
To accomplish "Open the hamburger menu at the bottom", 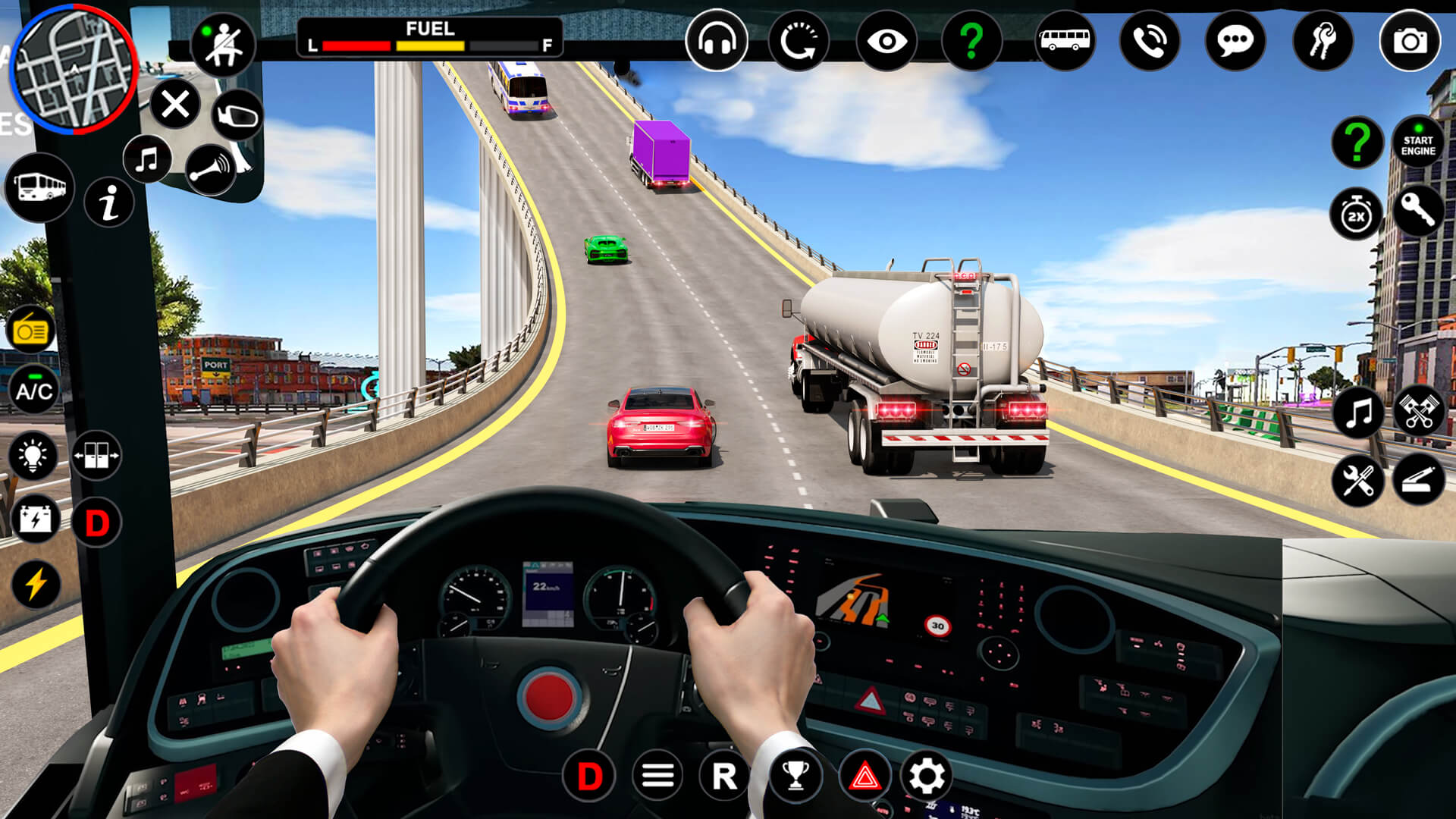I will pyautogui.click(x=657, y=775).
